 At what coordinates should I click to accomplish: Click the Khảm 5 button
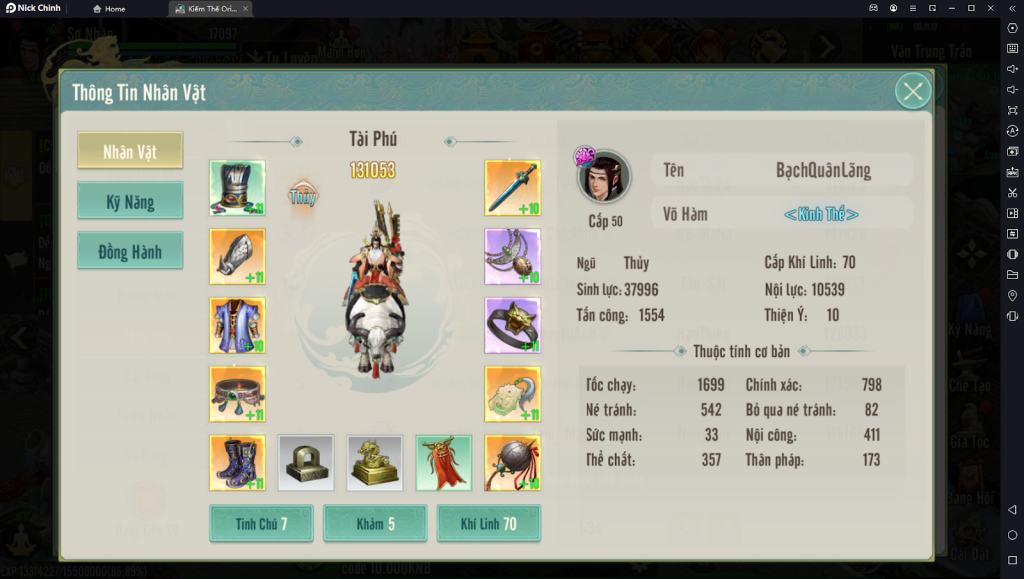375,524
